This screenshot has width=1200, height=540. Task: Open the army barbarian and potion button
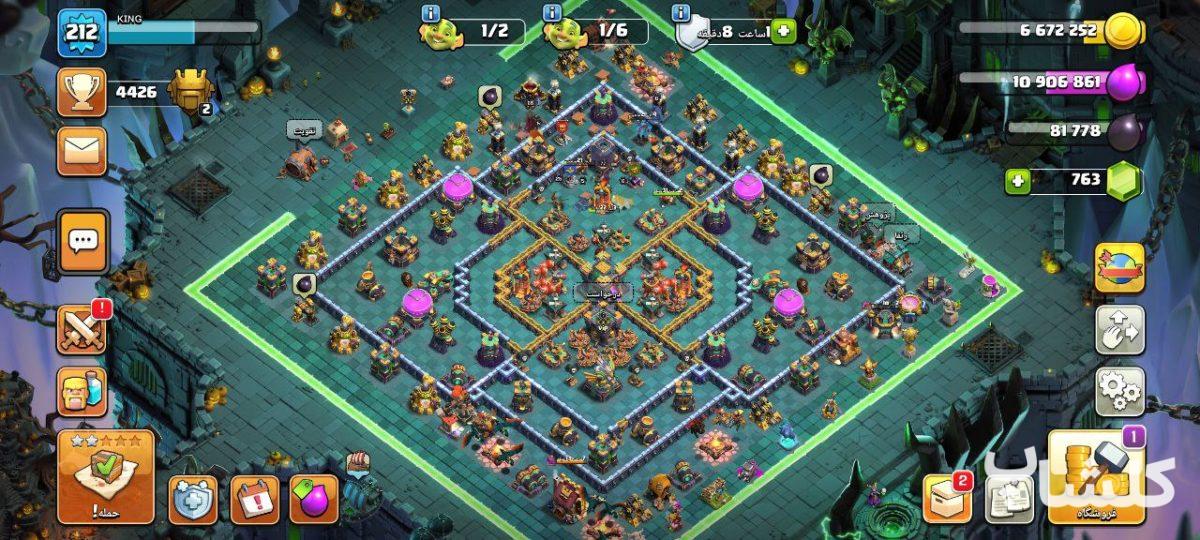82,393
